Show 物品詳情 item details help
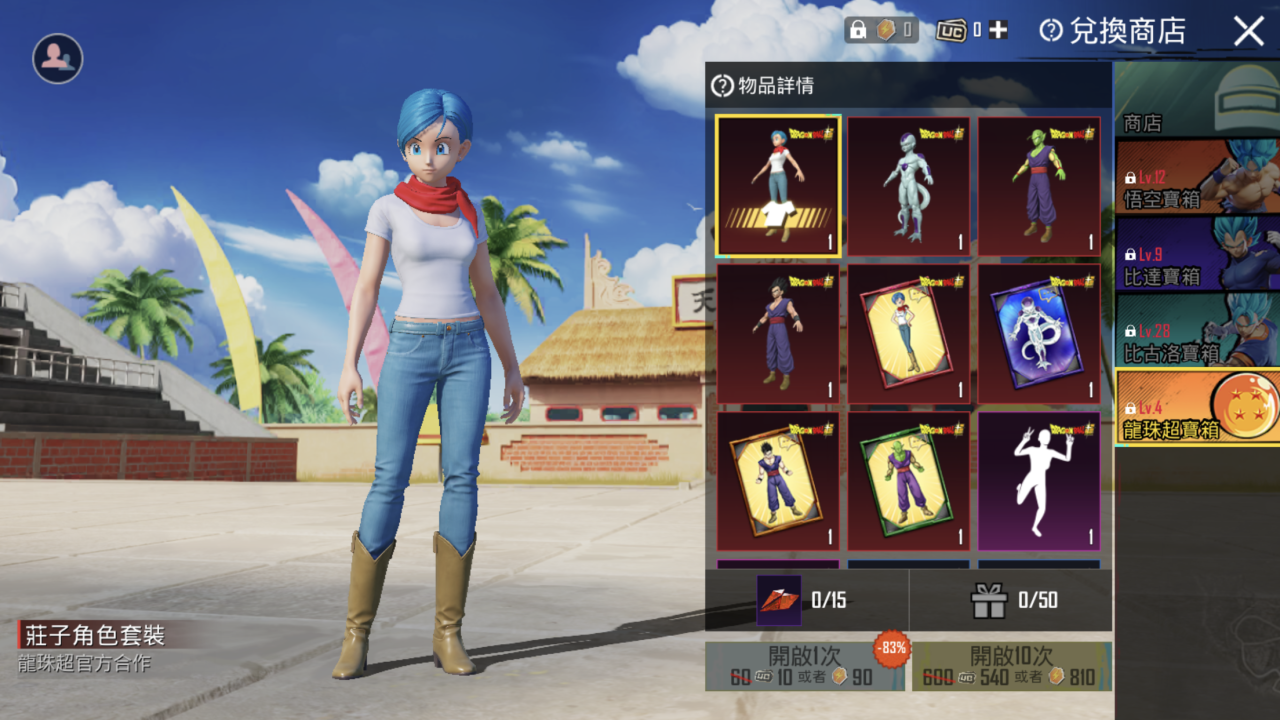The image size is (1280, 720). coord(722,86)
